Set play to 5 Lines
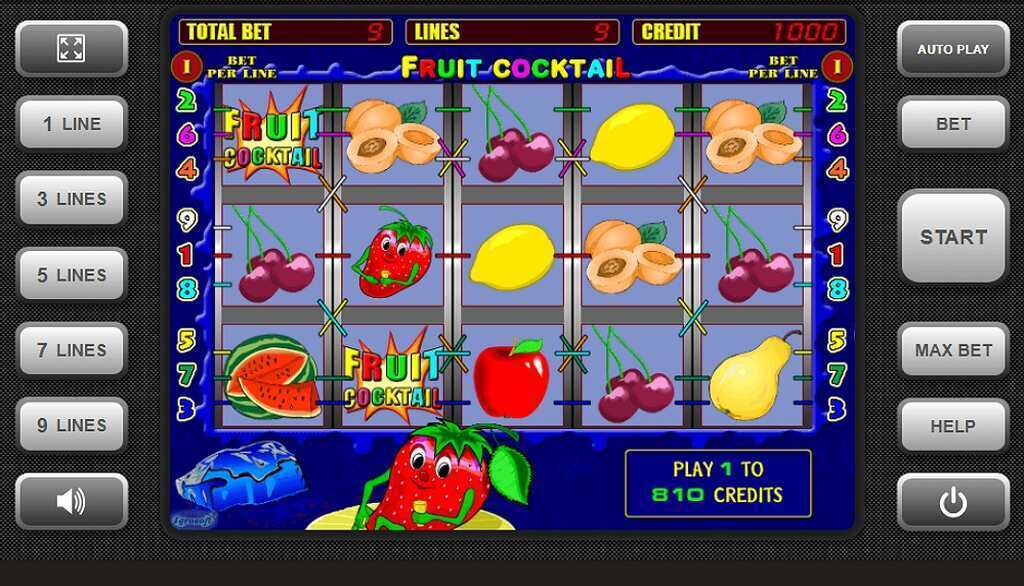This screenshot has height=586, width=1024. click(x=71, y=275)
